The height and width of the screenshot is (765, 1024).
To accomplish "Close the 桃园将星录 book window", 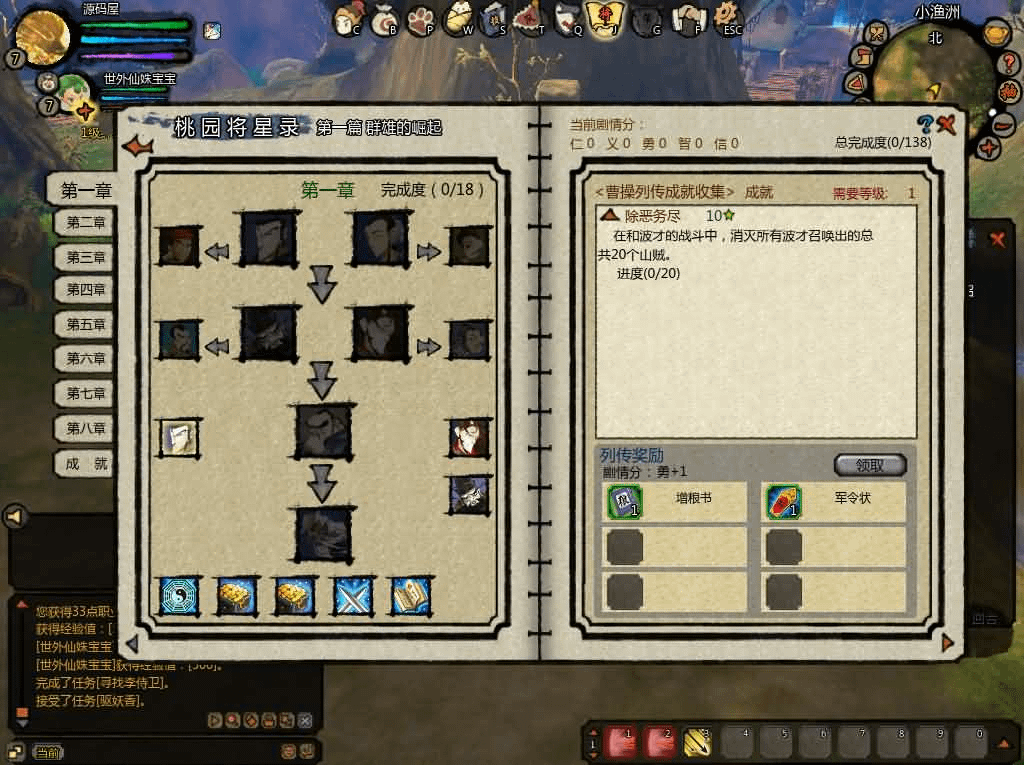I will tap(946, 125).
